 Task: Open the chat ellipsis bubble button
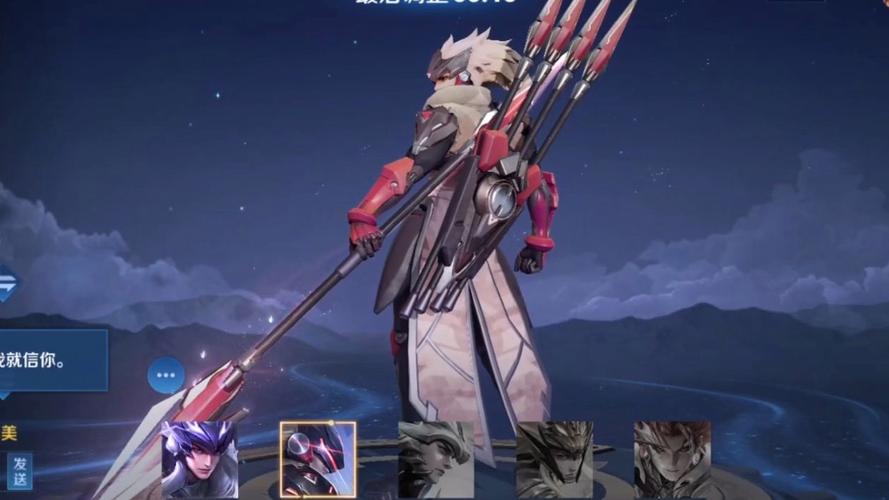(x=166, y=376)
